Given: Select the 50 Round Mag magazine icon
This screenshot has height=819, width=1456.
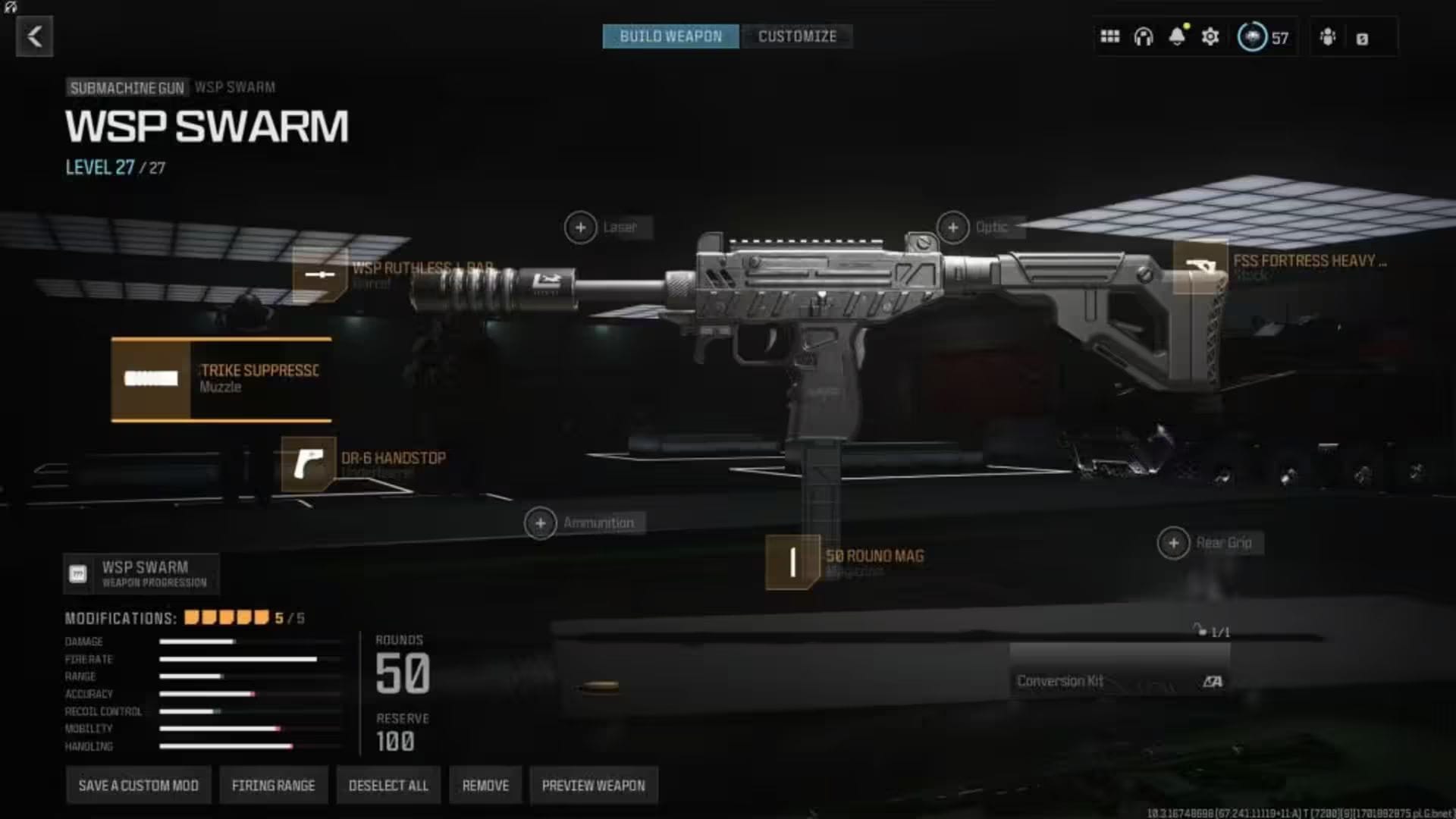Looking at the screenshot, I should (791, 562).
